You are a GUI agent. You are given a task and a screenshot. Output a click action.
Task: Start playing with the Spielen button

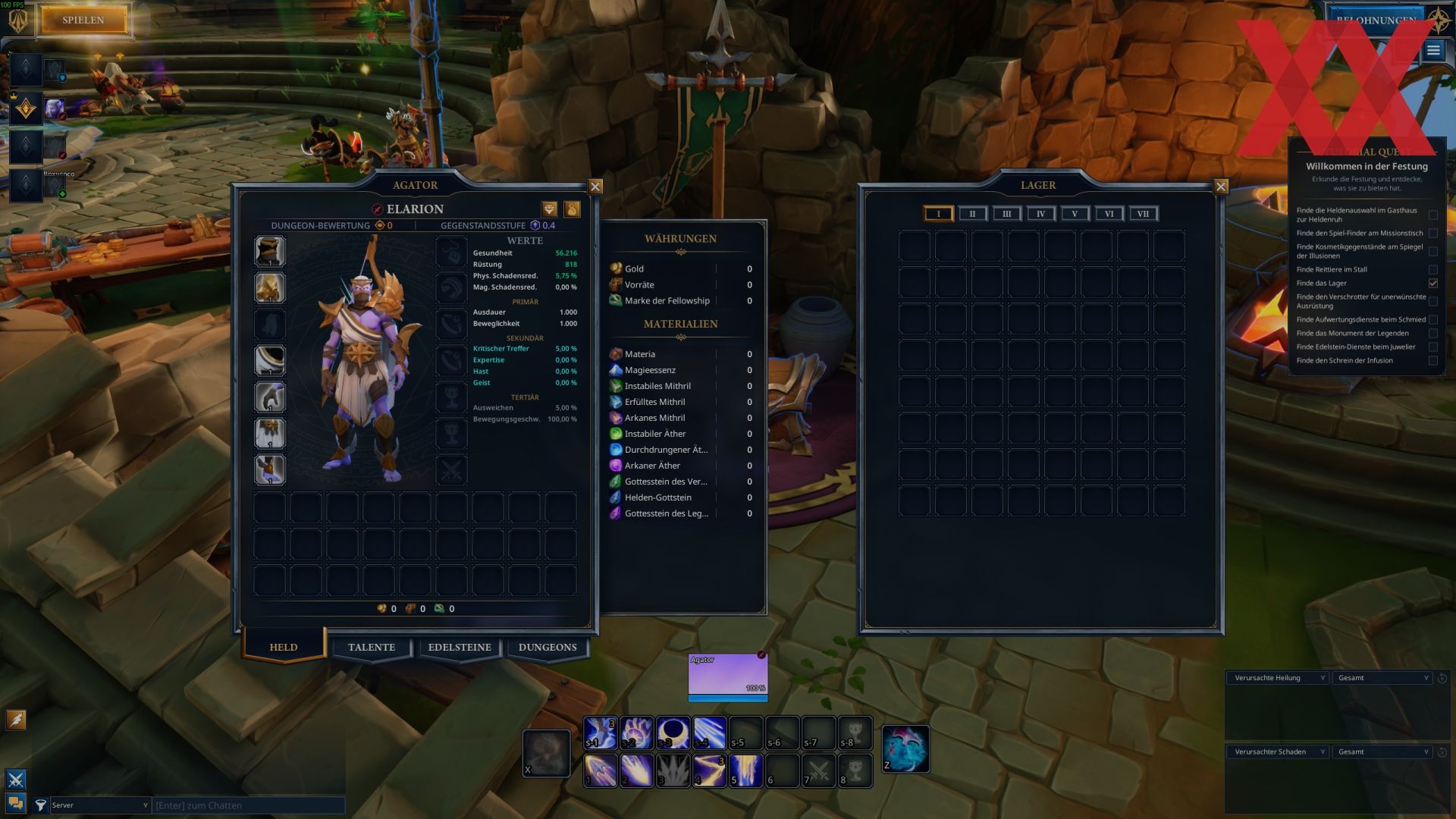(x=83, y=20)
